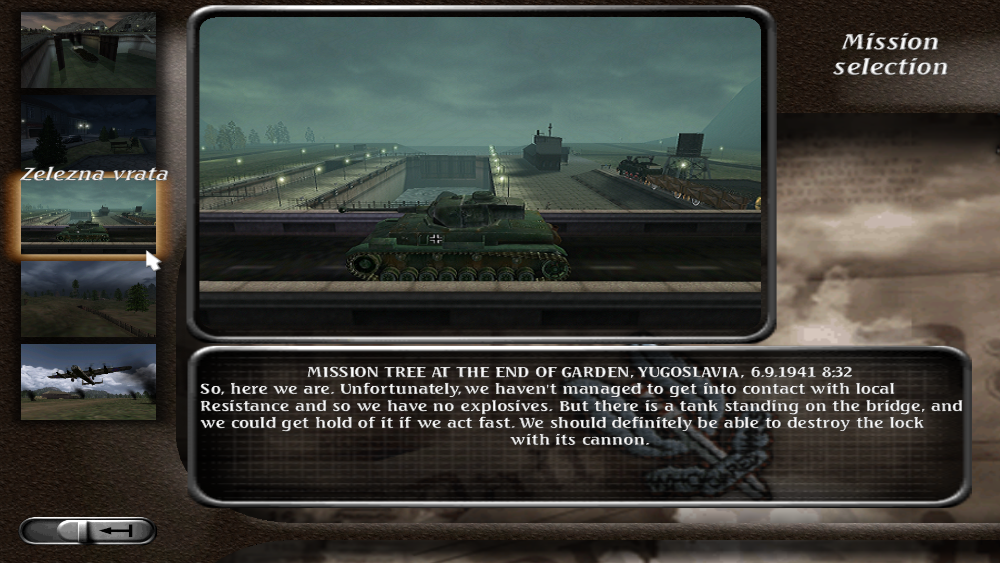
Task: Select the bomber plane mission thumbnail
Action: coord(88,381)
